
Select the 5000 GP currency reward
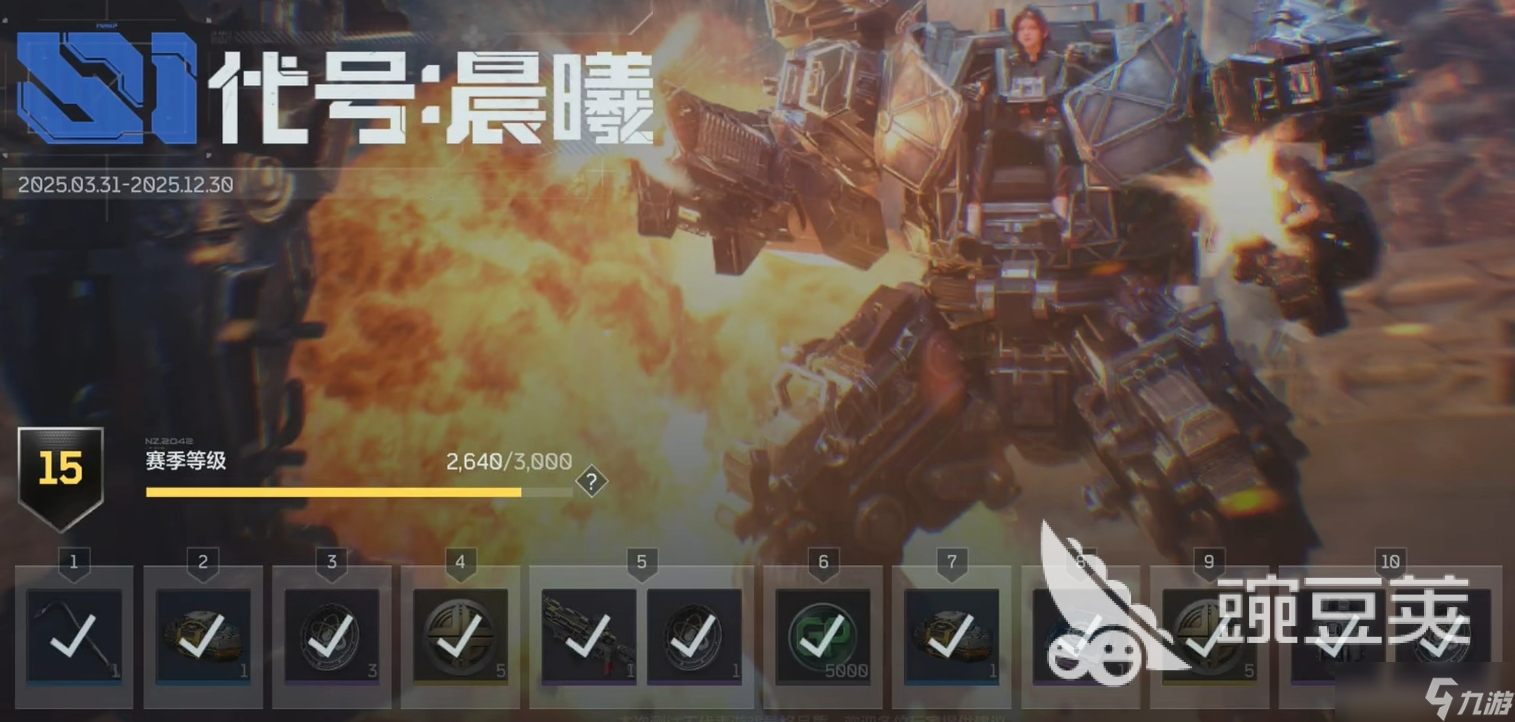[x=822, y=637]
